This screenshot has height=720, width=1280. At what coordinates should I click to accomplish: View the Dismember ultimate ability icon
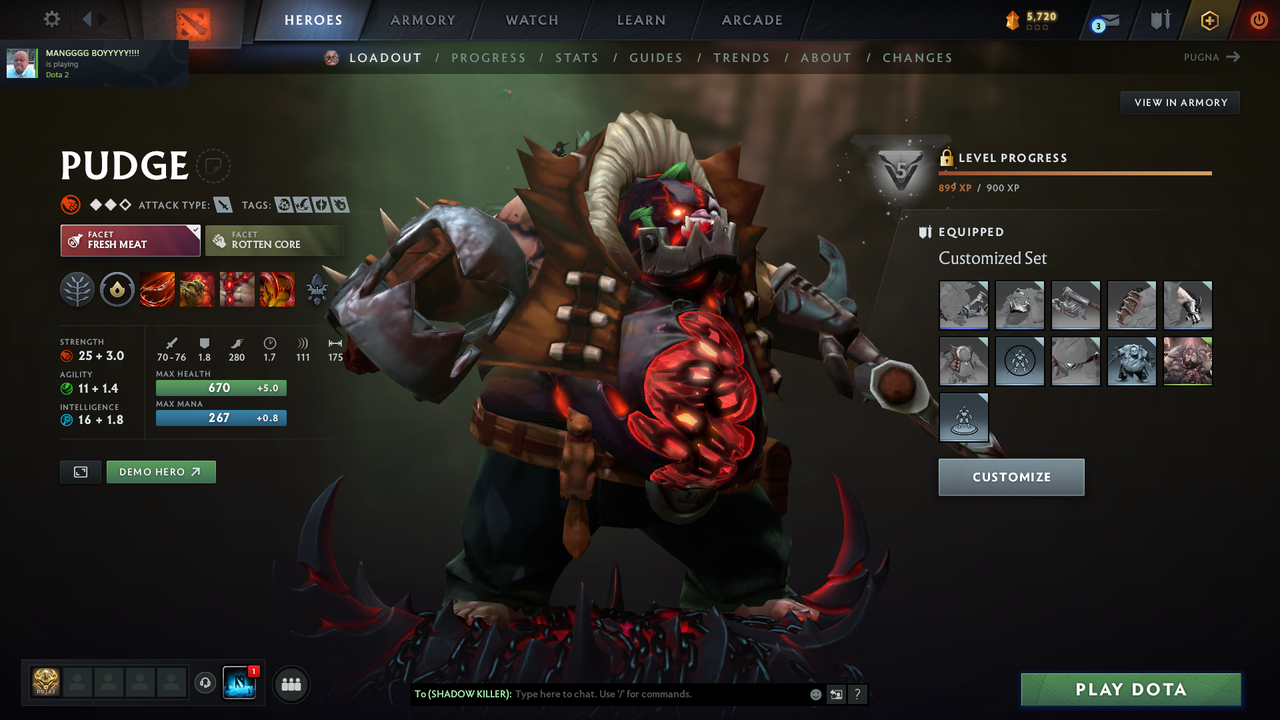point(276,290)
